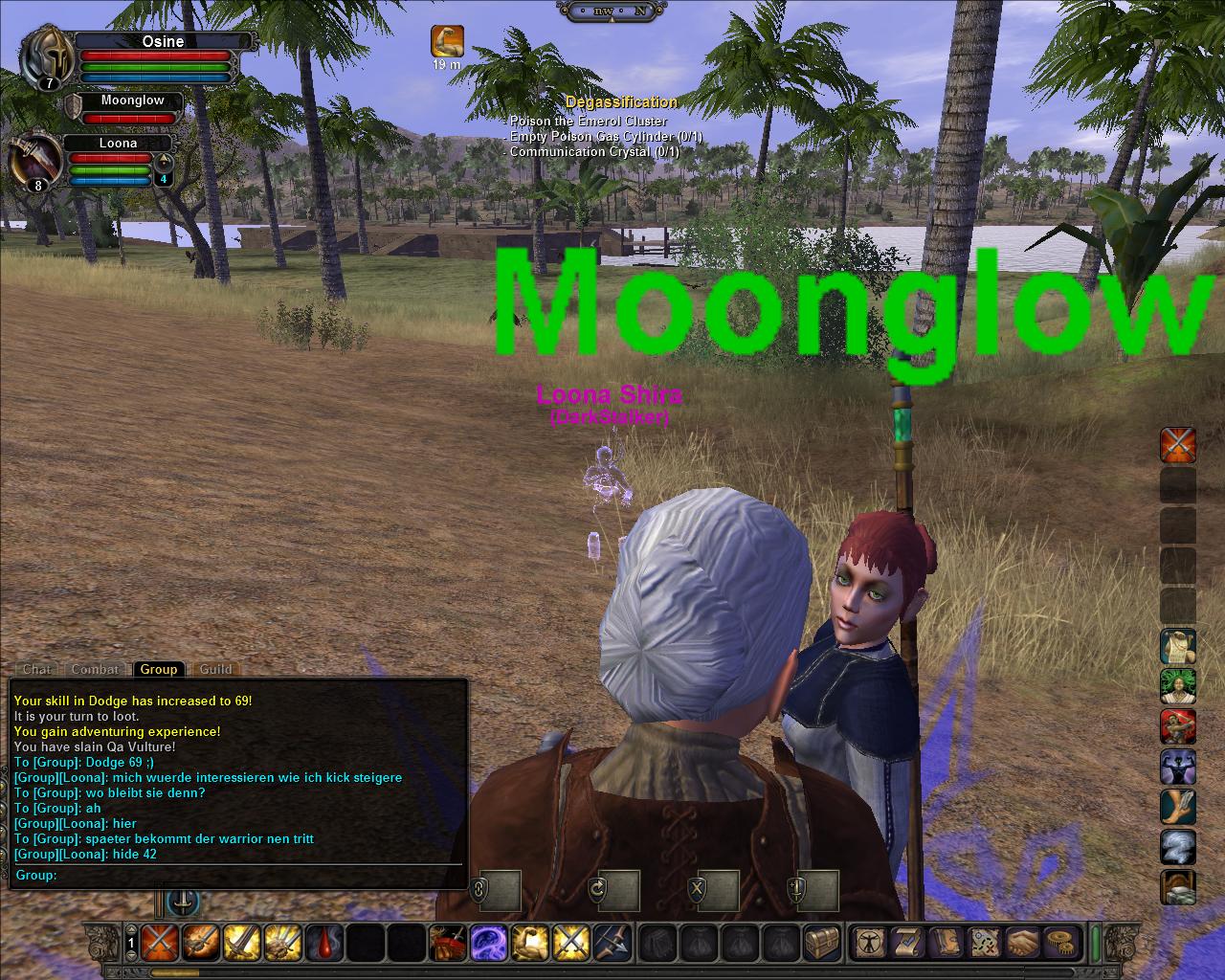
Task: Open the treasure chest inventory button
Action: 822,943
